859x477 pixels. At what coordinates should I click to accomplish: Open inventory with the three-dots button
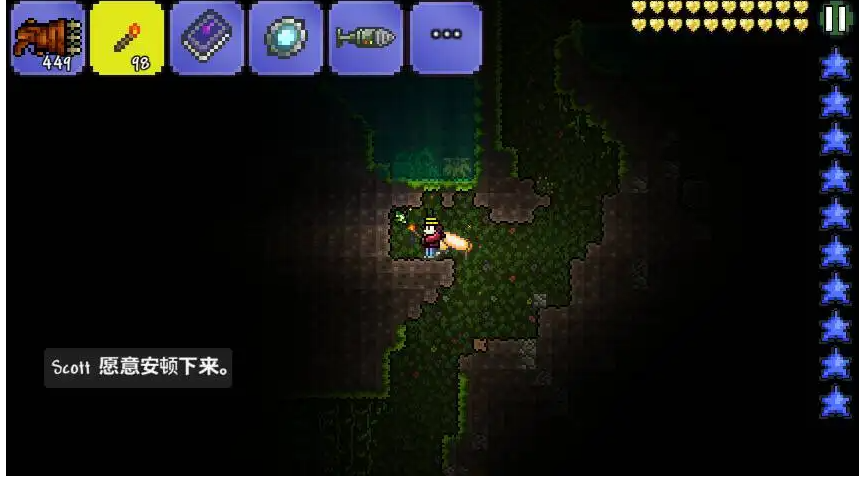[445, 38]
